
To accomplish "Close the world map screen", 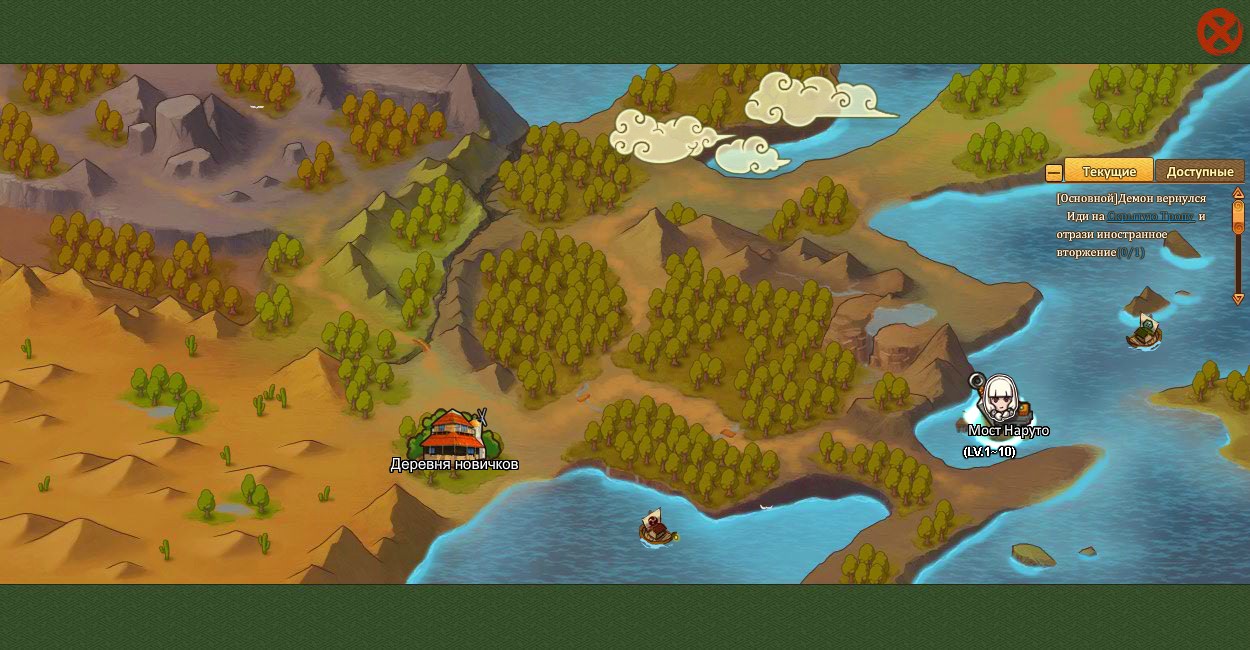I will tap(1219, 32).
